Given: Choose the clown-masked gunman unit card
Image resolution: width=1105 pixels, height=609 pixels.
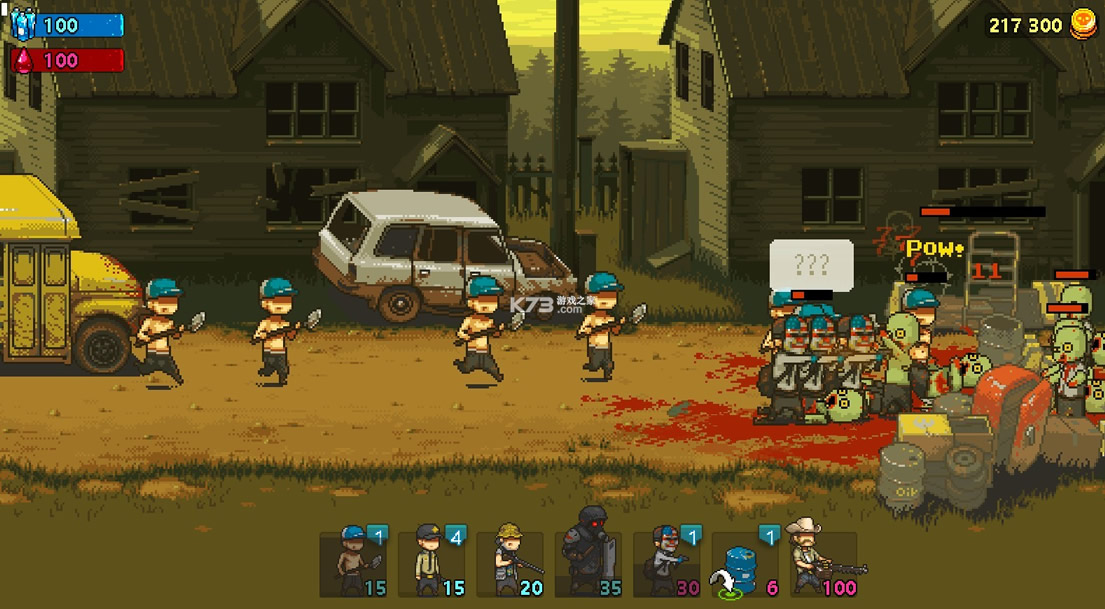Looking at the screenshot, I should pyautogui.click(x=667, y=563).
